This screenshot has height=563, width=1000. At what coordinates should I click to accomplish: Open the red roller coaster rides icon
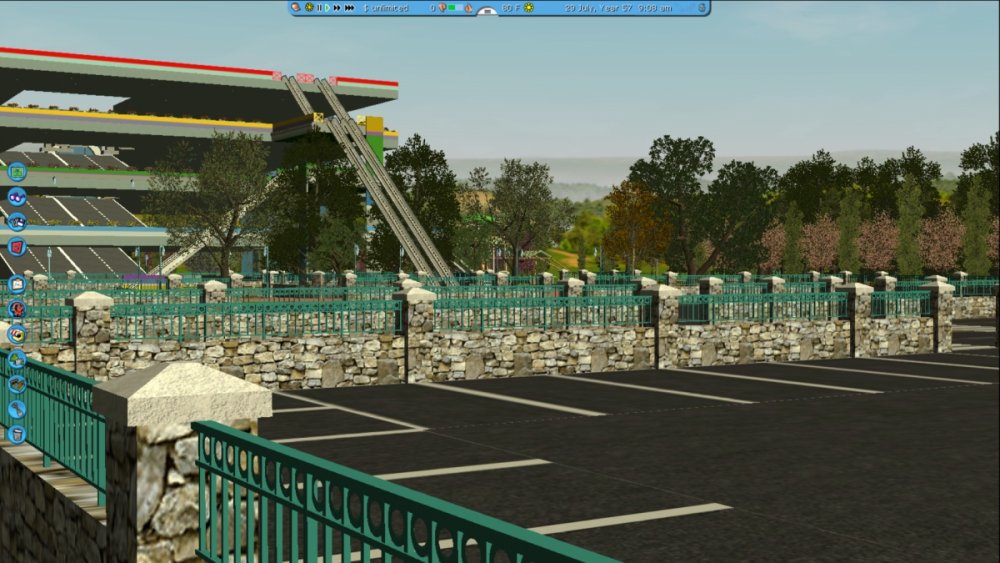tap(17, 309)
